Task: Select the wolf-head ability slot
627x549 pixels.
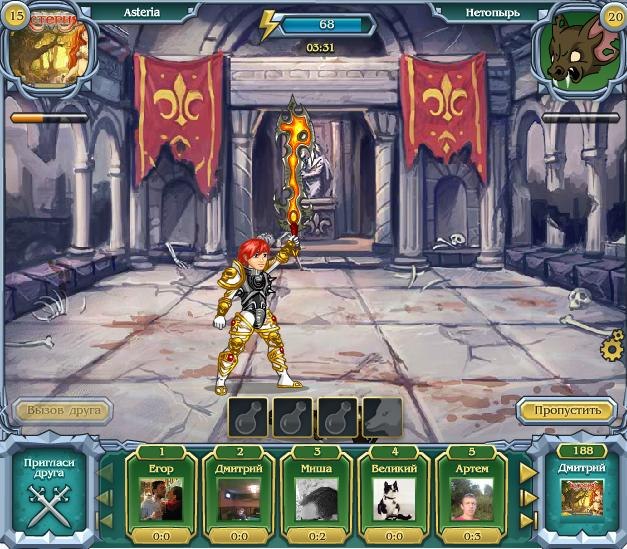Action: (x=381, y=417)
